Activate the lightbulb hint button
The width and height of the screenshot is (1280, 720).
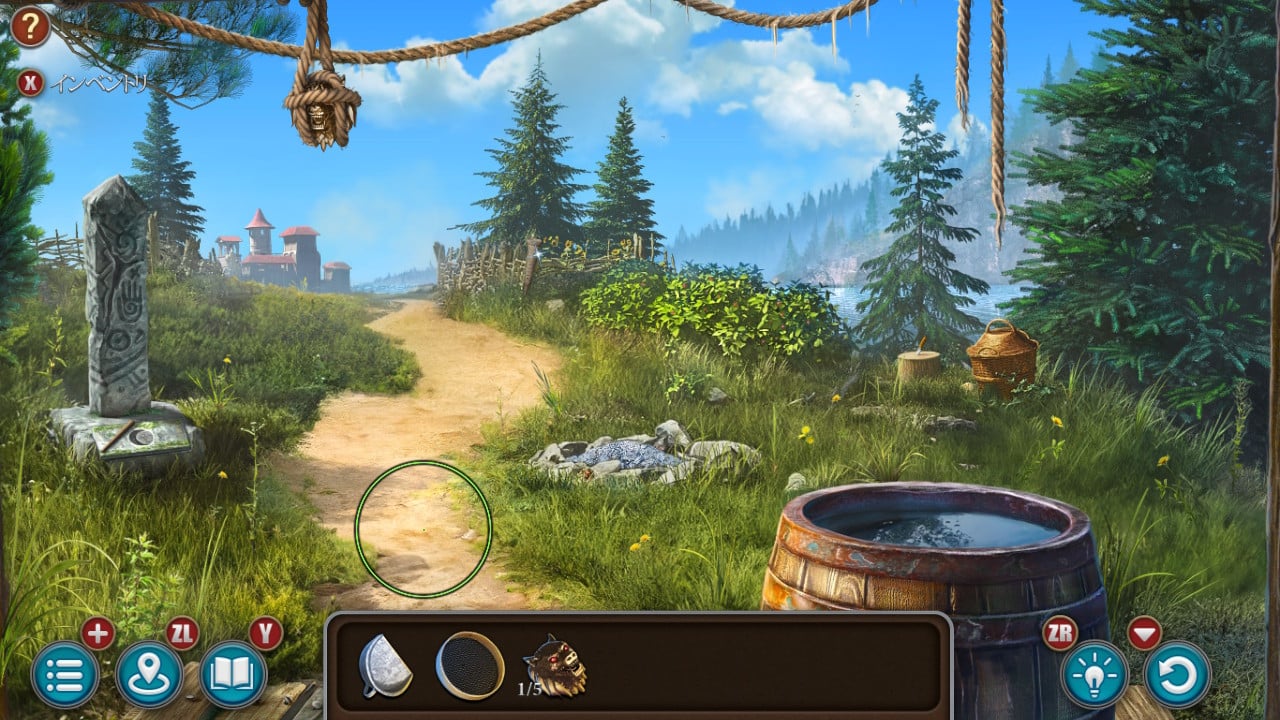coord(1095,675)
